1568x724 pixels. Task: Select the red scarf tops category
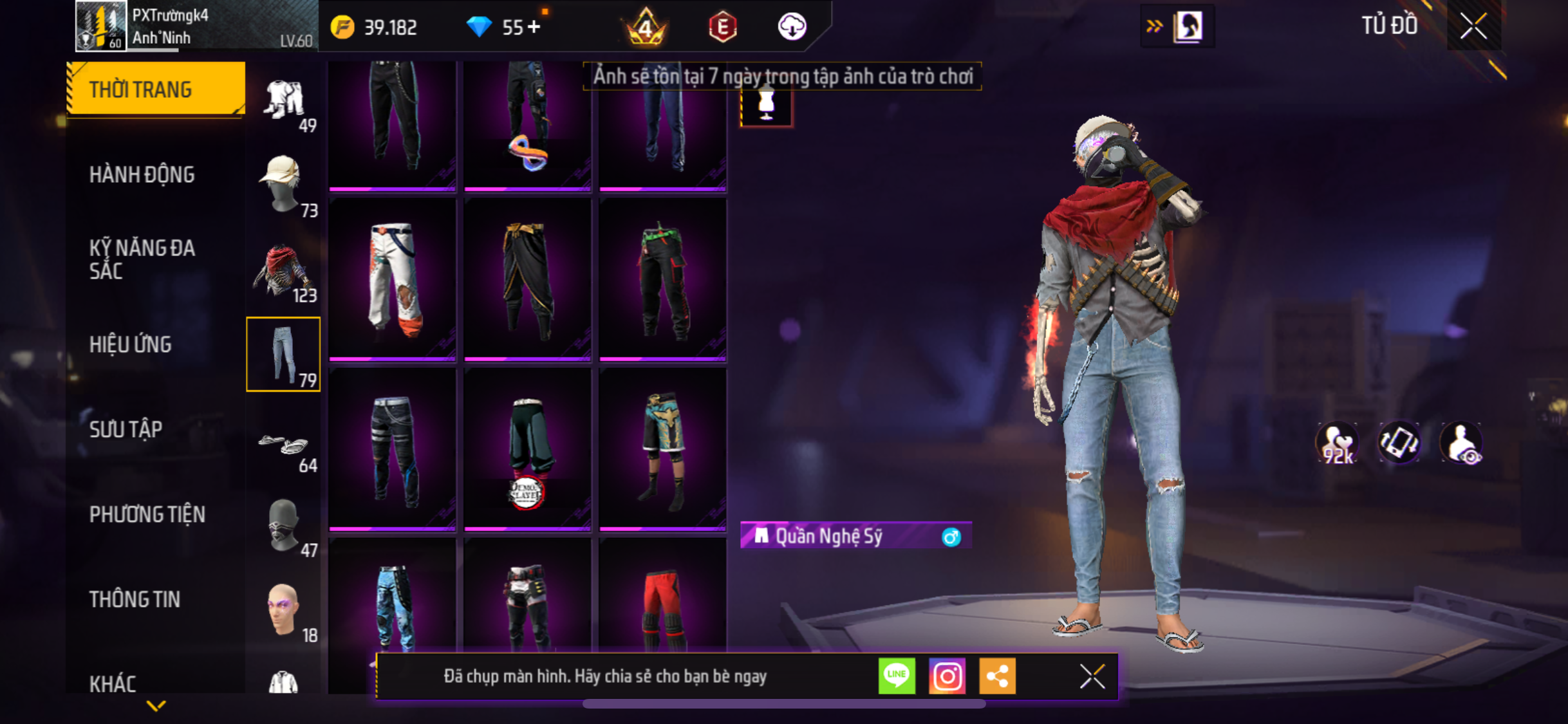283,270
